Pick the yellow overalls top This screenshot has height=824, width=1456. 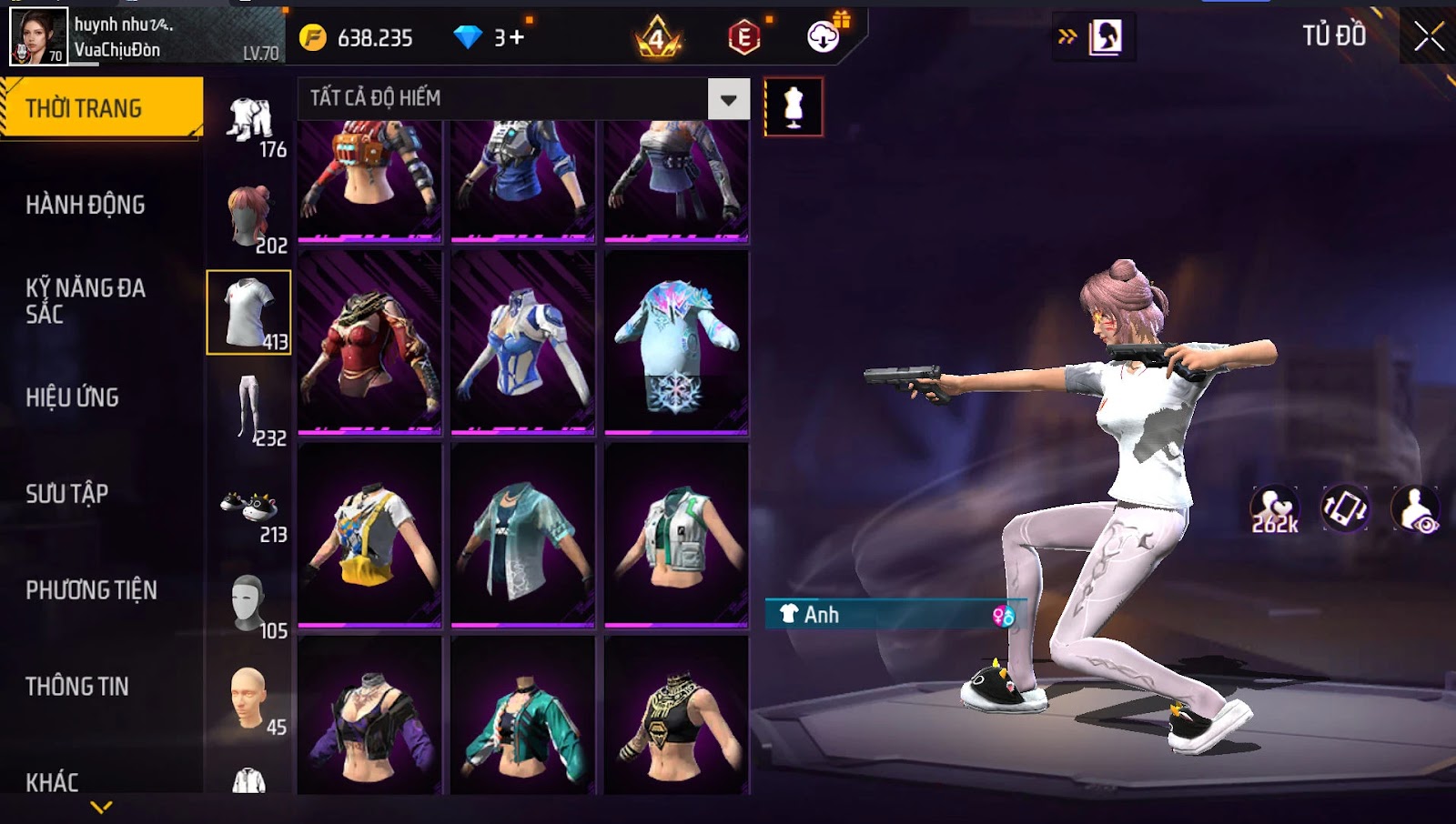click(x=369, y=534)
